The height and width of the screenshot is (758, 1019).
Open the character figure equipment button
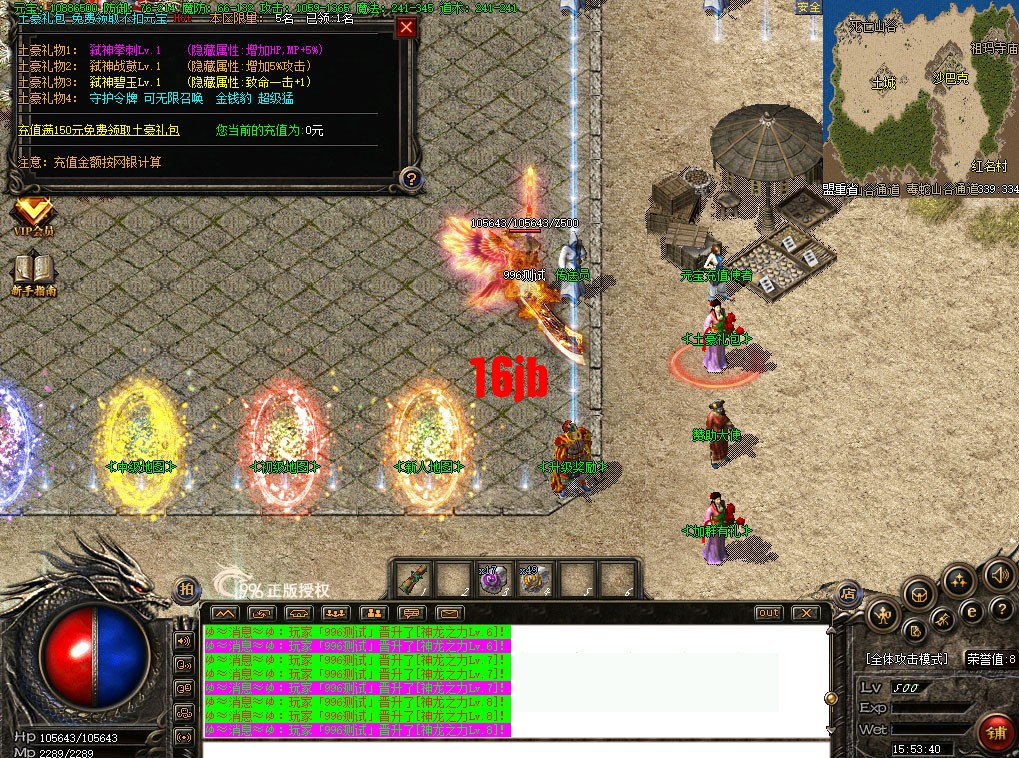tap(884, 613)
